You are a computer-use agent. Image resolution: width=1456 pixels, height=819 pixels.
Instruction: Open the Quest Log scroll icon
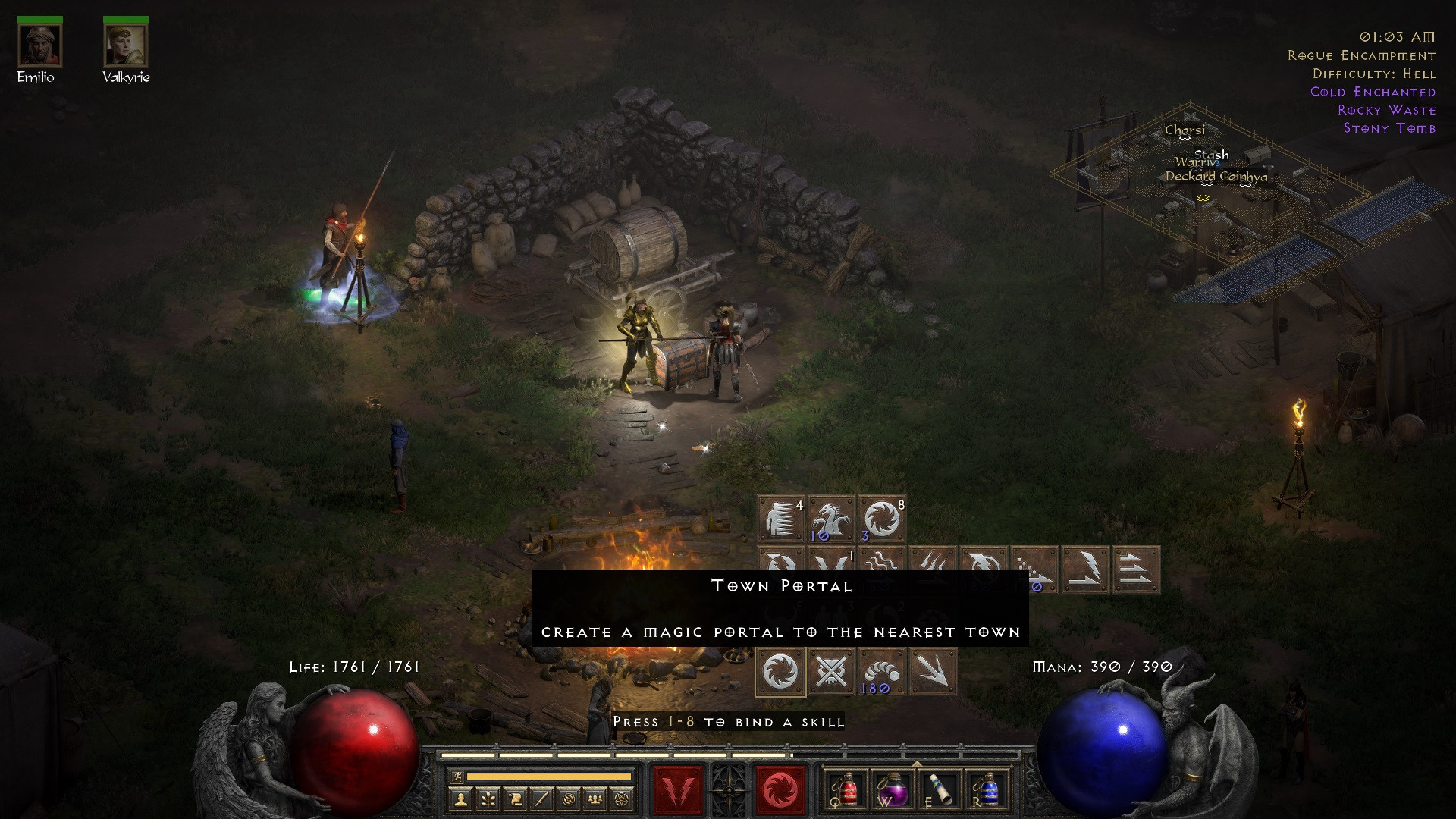click(515, 799)
